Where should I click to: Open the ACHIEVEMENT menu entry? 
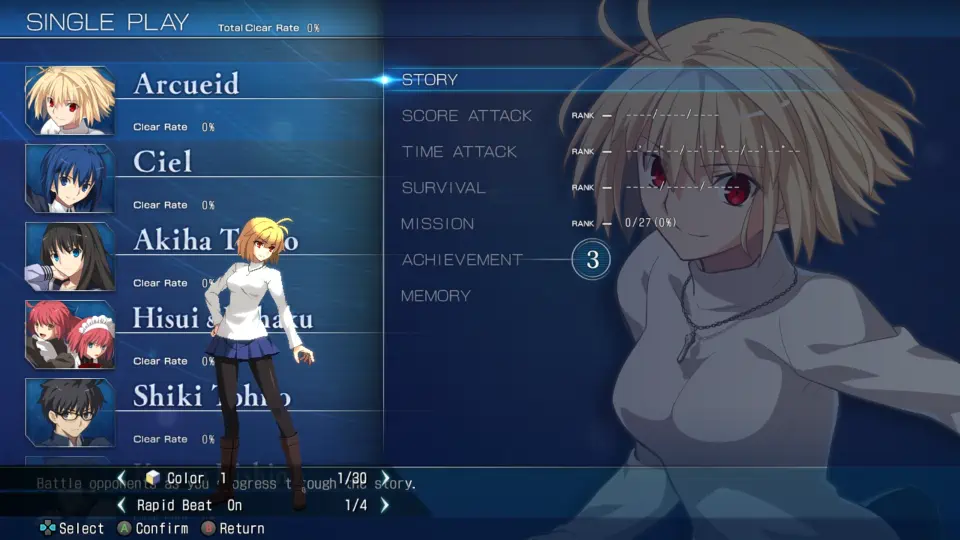(462, 260)
